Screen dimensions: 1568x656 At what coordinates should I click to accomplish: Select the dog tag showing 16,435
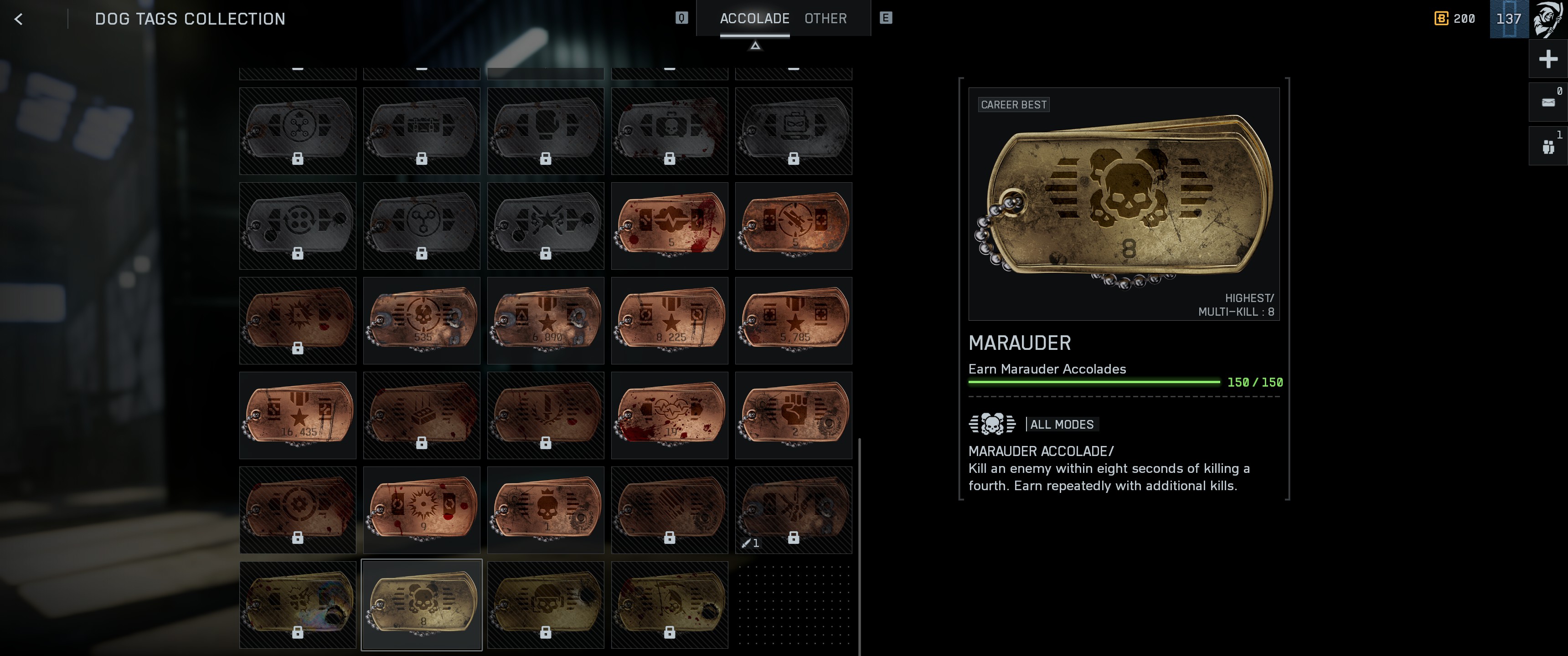coord(298,415)
